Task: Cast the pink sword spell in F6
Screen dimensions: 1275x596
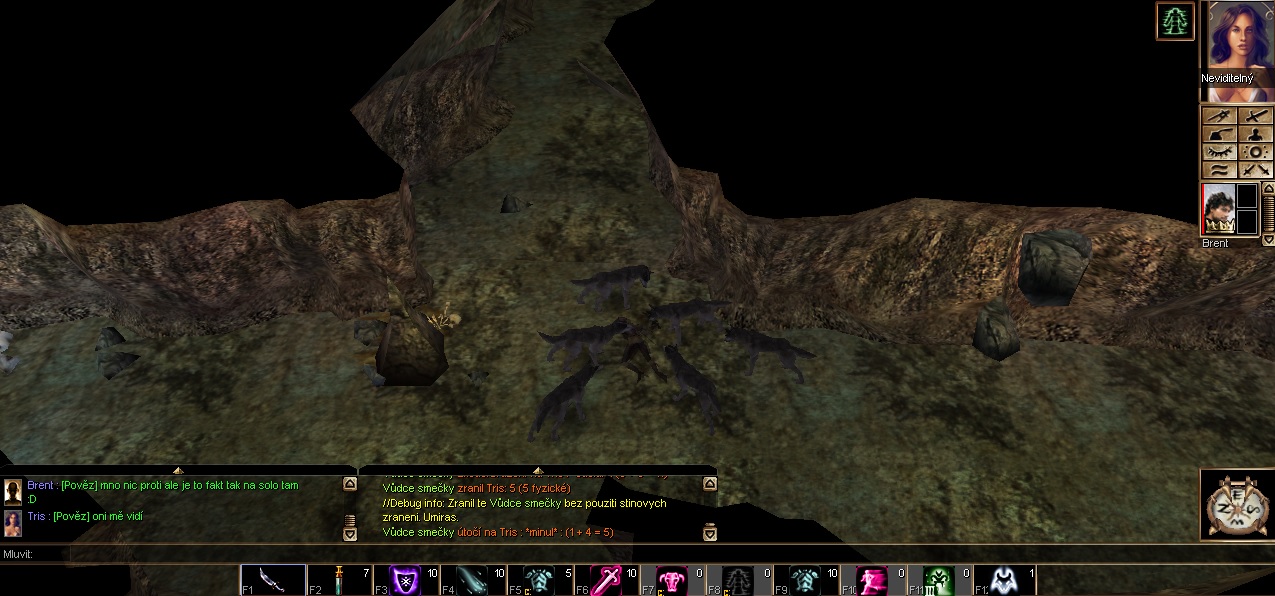Action: 607,580
